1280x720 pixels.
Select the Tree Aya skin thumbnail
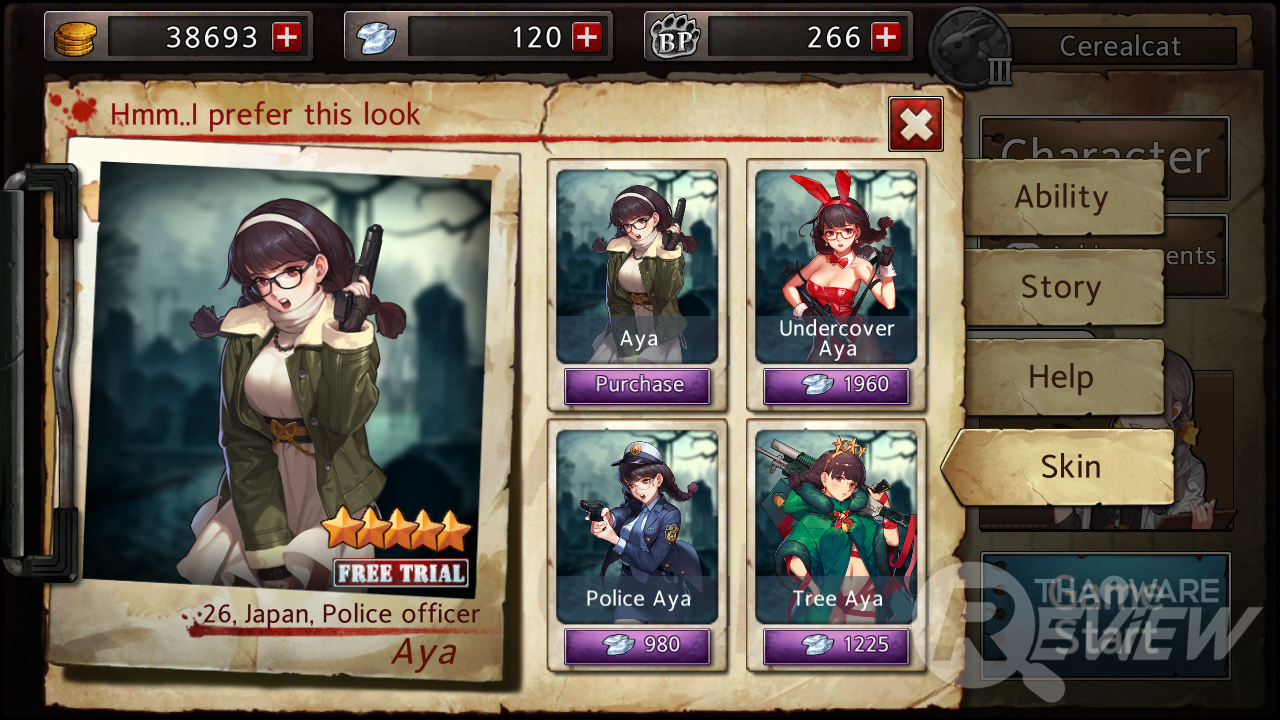click(x=836, y=526)
